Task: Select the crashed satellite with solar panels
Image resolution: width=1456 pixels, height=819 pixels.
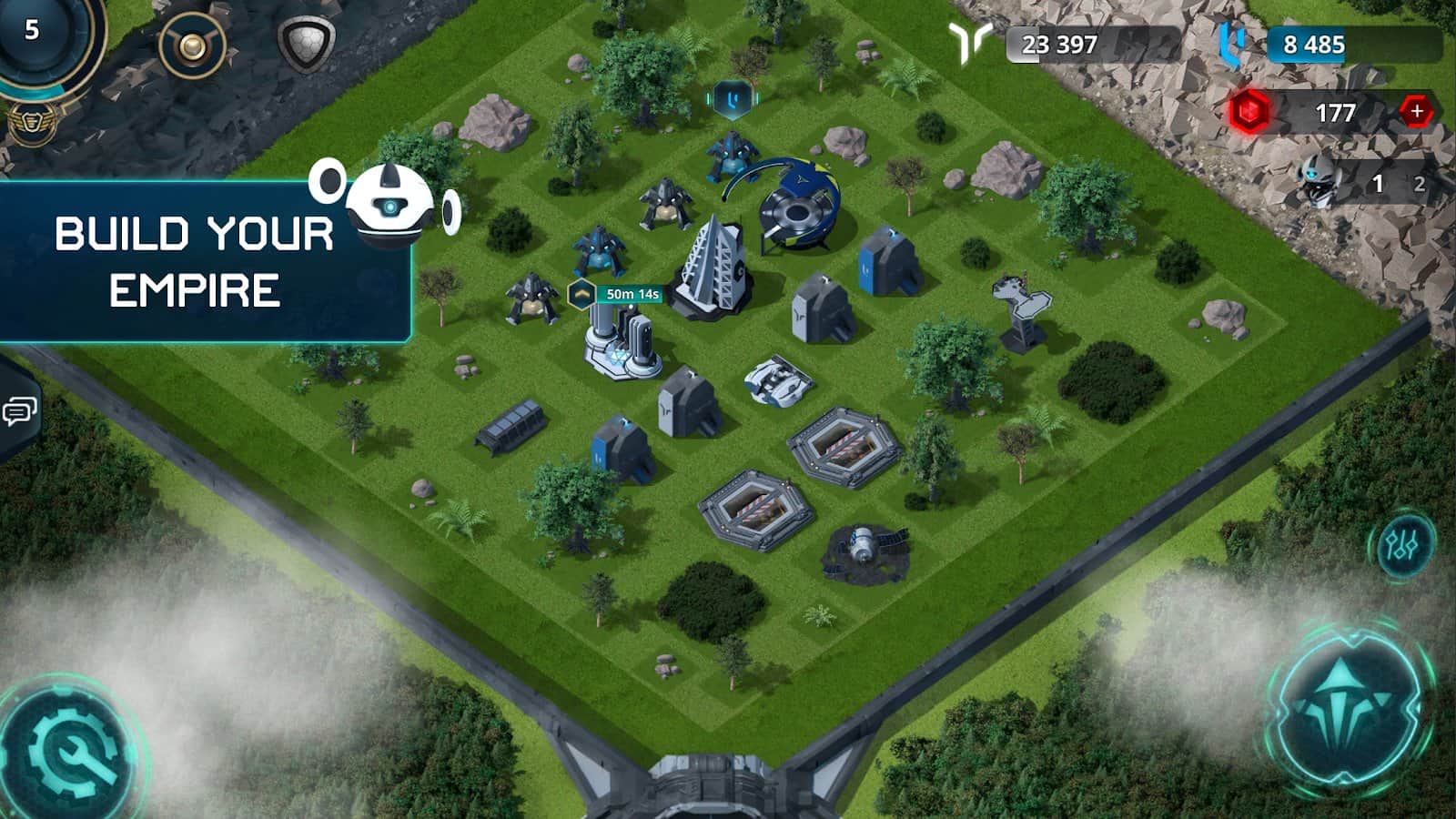Action: coord(864,546)
